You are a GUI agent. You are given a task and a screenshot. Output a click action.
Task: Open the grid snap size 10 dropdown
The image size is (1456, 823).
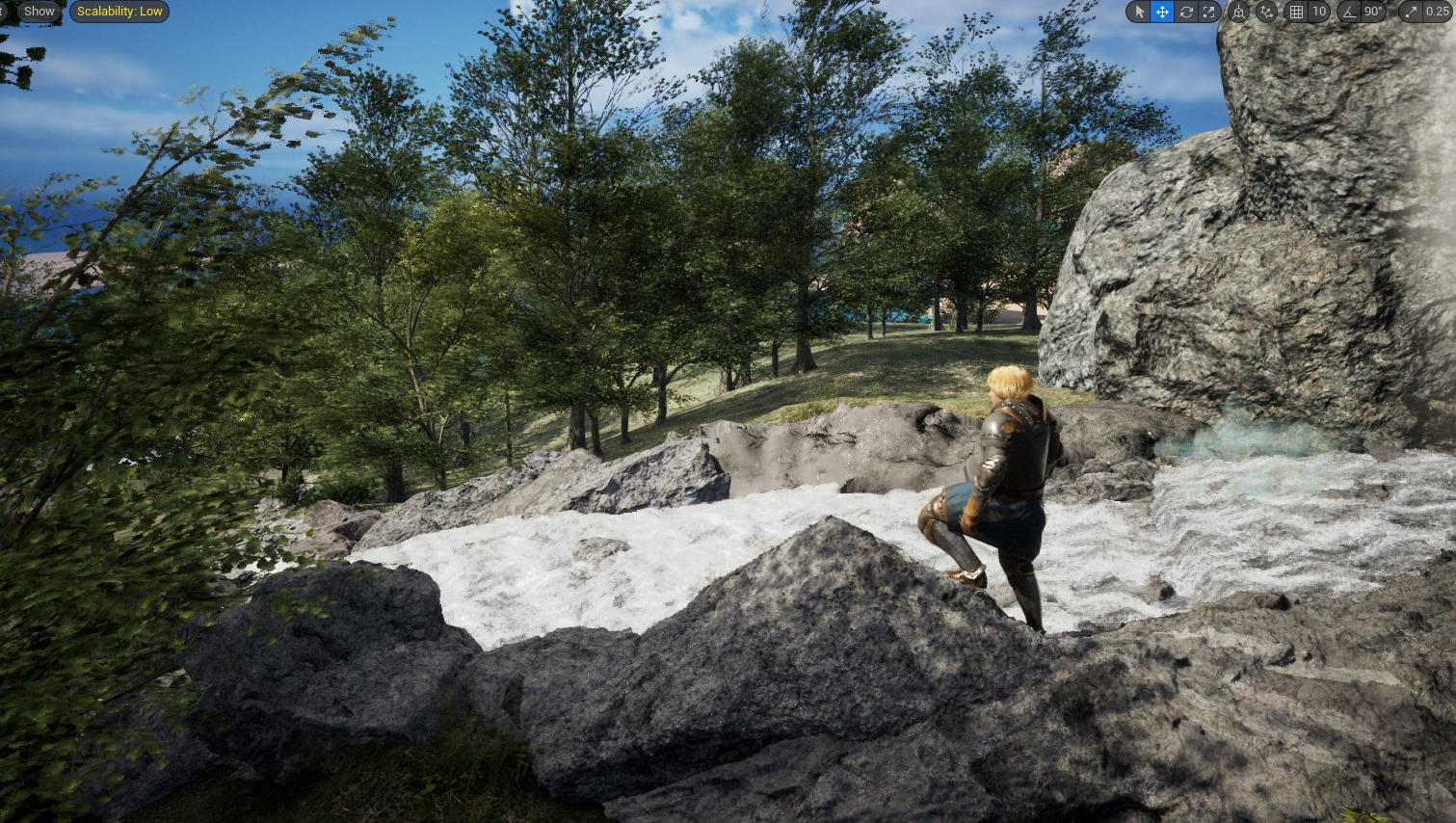pyautogui.click(x=1319, y=12)
